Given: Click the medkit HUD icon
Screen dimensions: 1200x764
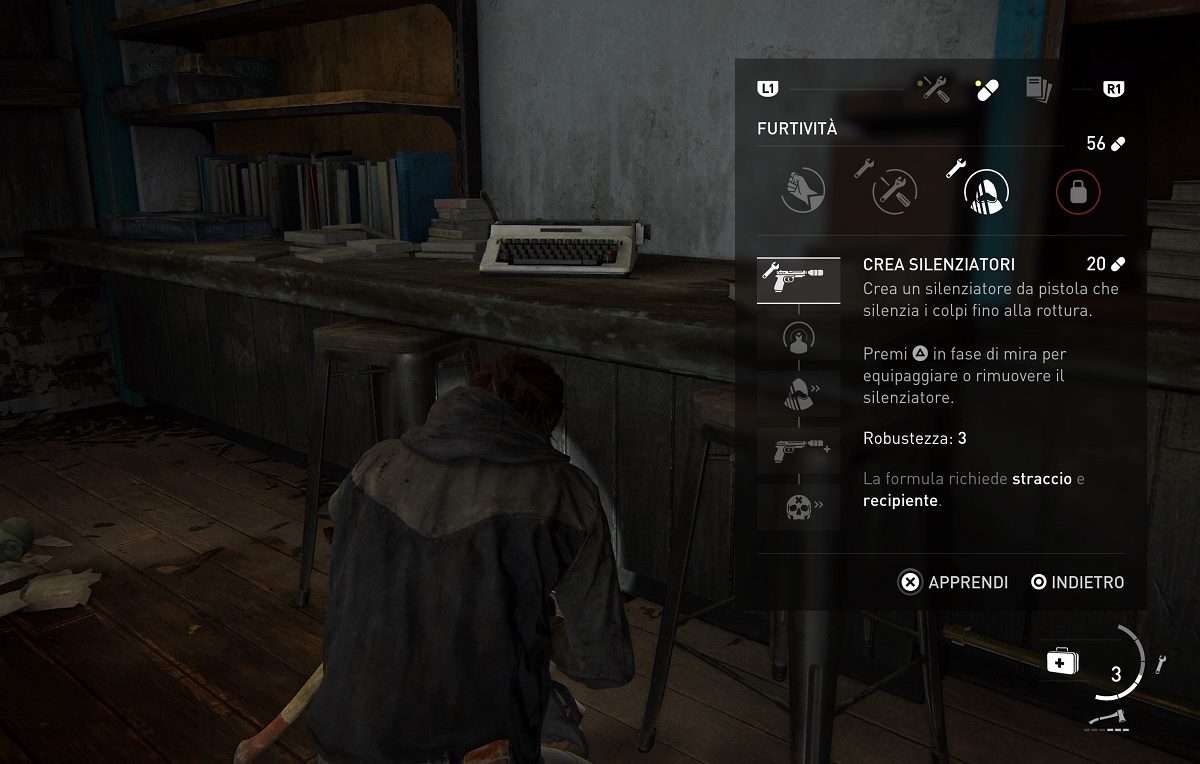Looking at the screenshot, I should 1059,662.
